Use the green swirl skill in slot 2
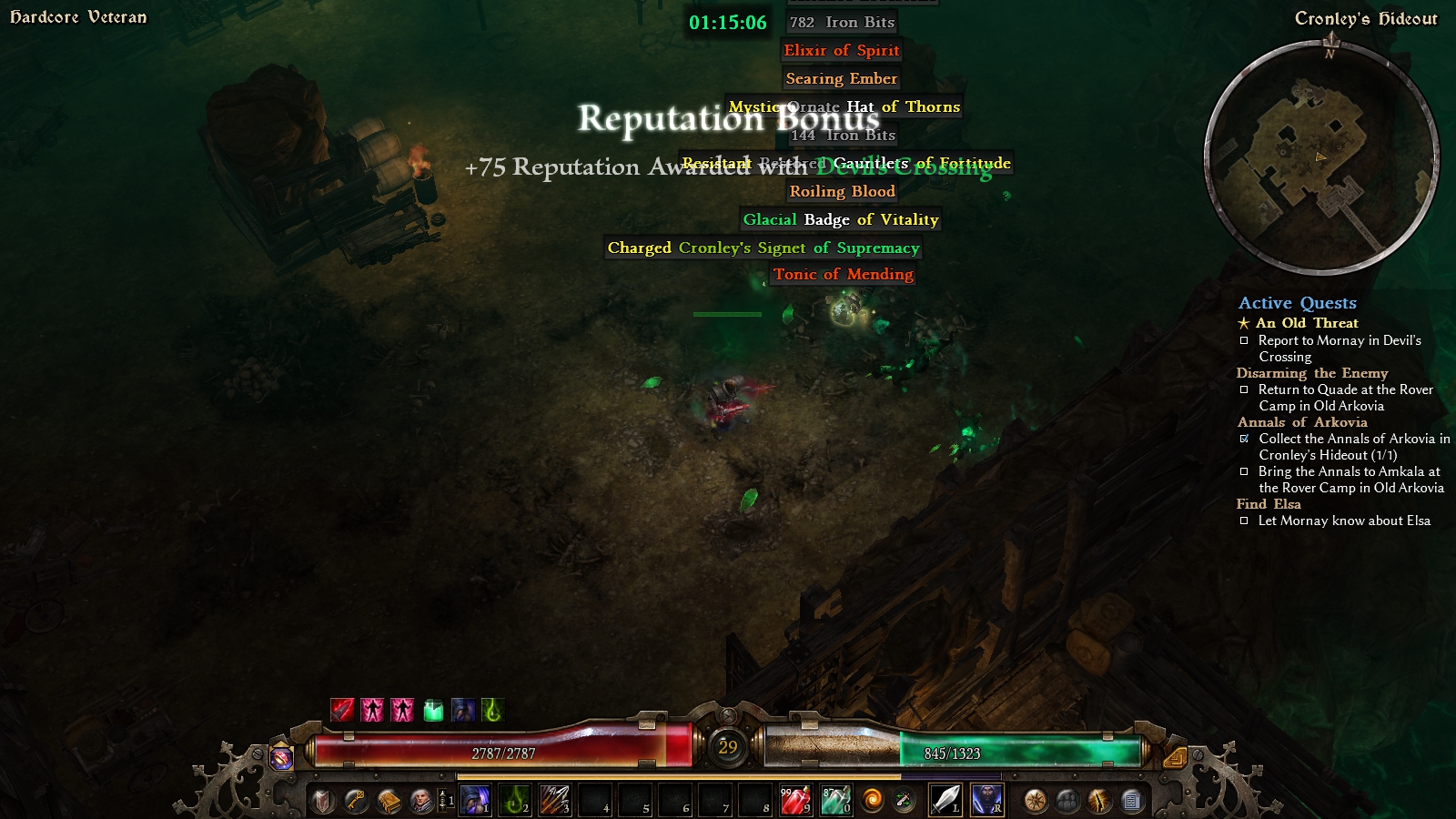The width and height of the screenshot is (1456, 819). click(x=516, y=800)
